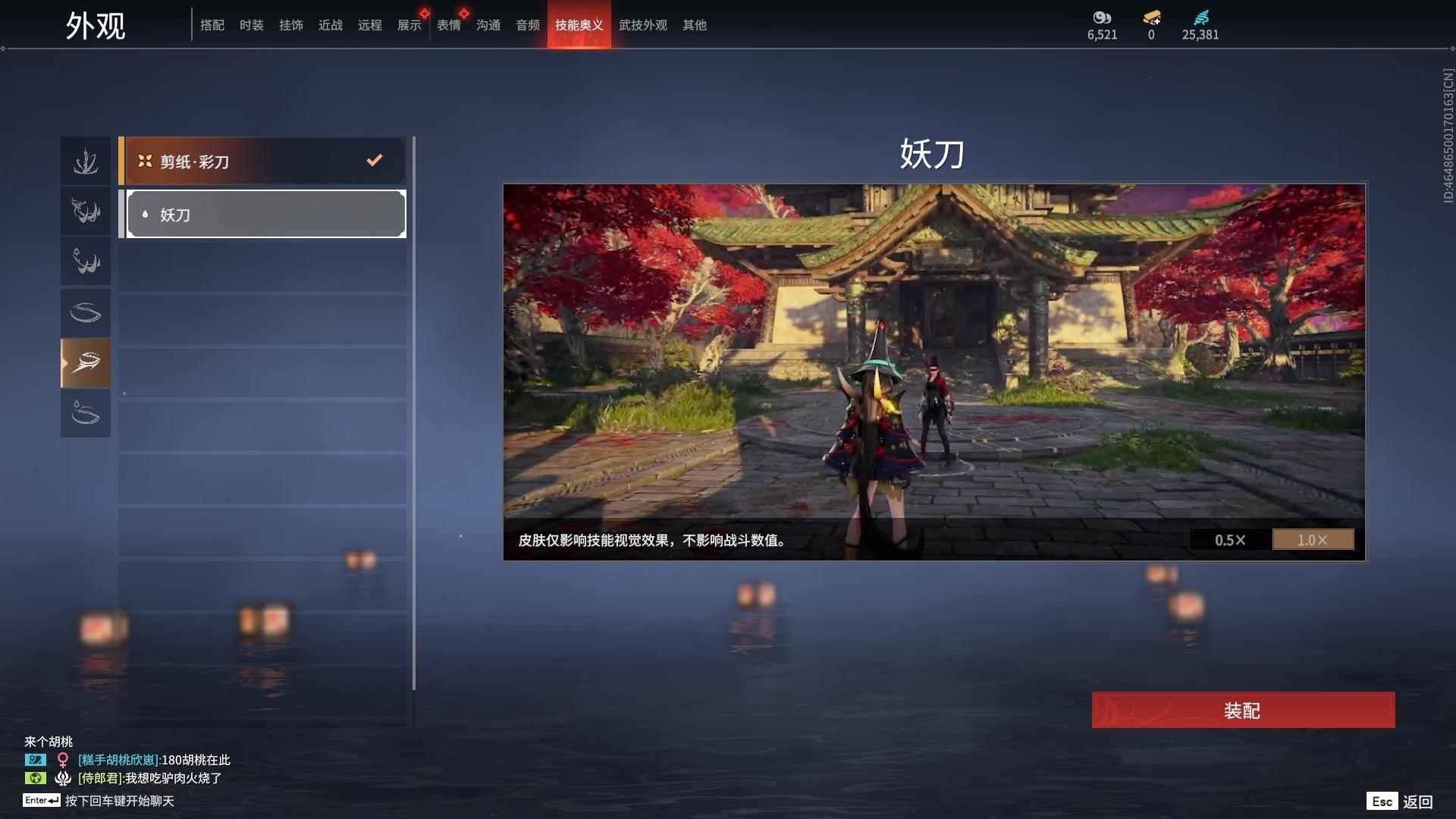Switch to the 时装 tab
This screenshot has width=1456, height=819.
(251, 25)
